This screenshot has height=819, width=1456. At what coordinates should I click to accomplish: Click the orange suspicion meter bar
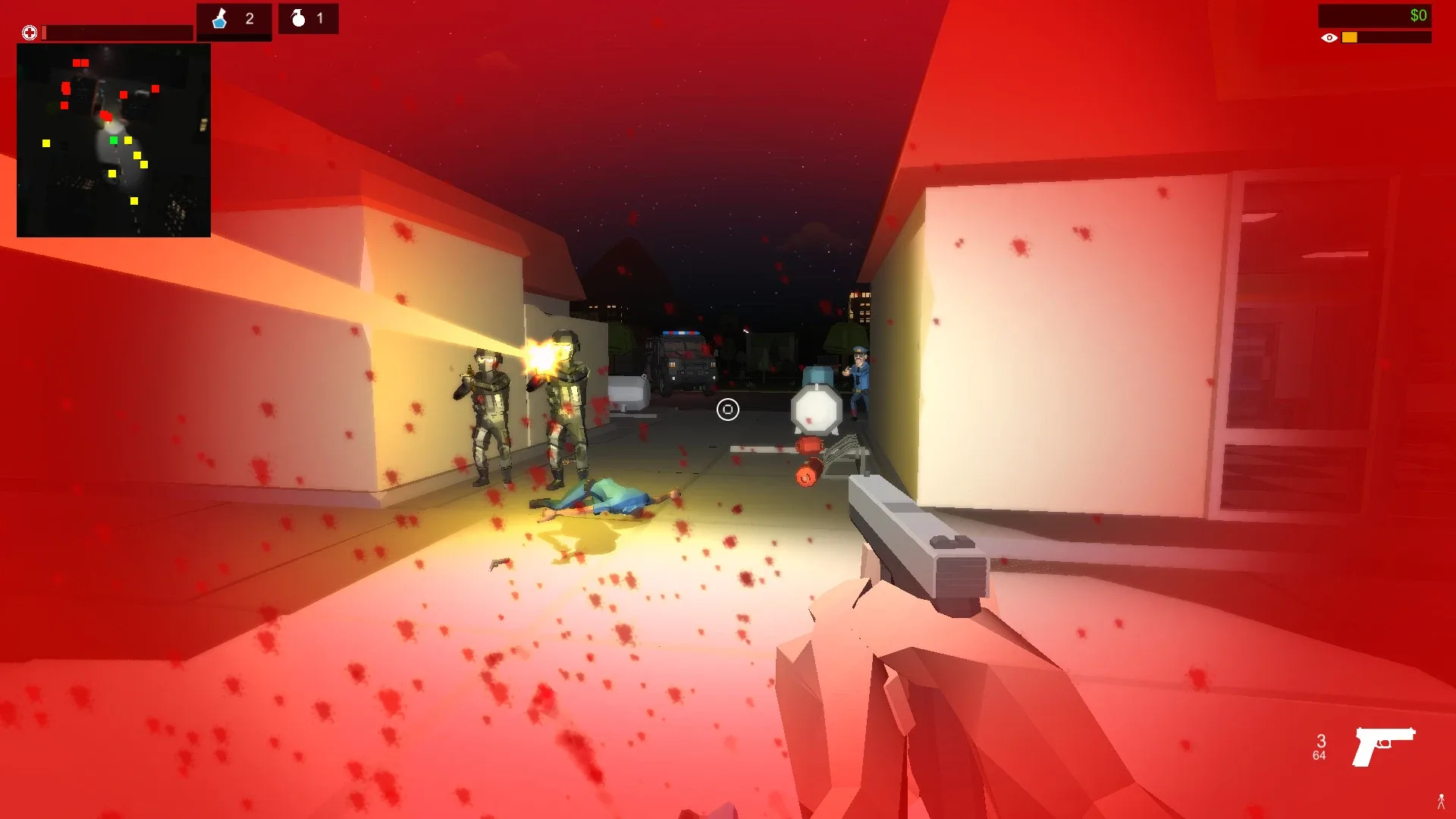(x=1350, y=36)
